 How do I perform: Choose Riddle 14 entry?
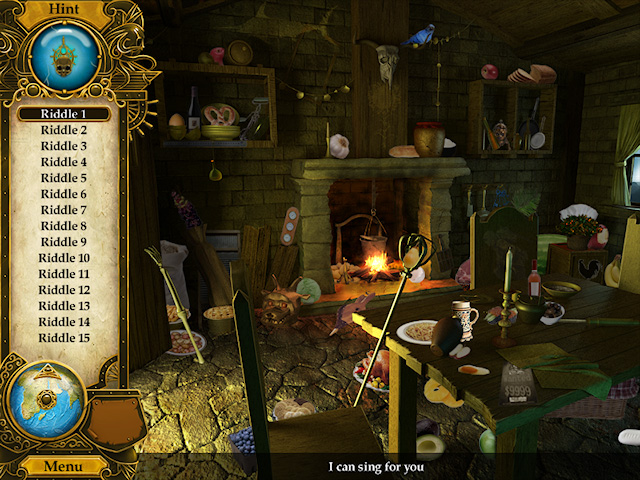(x=63, y=322)
